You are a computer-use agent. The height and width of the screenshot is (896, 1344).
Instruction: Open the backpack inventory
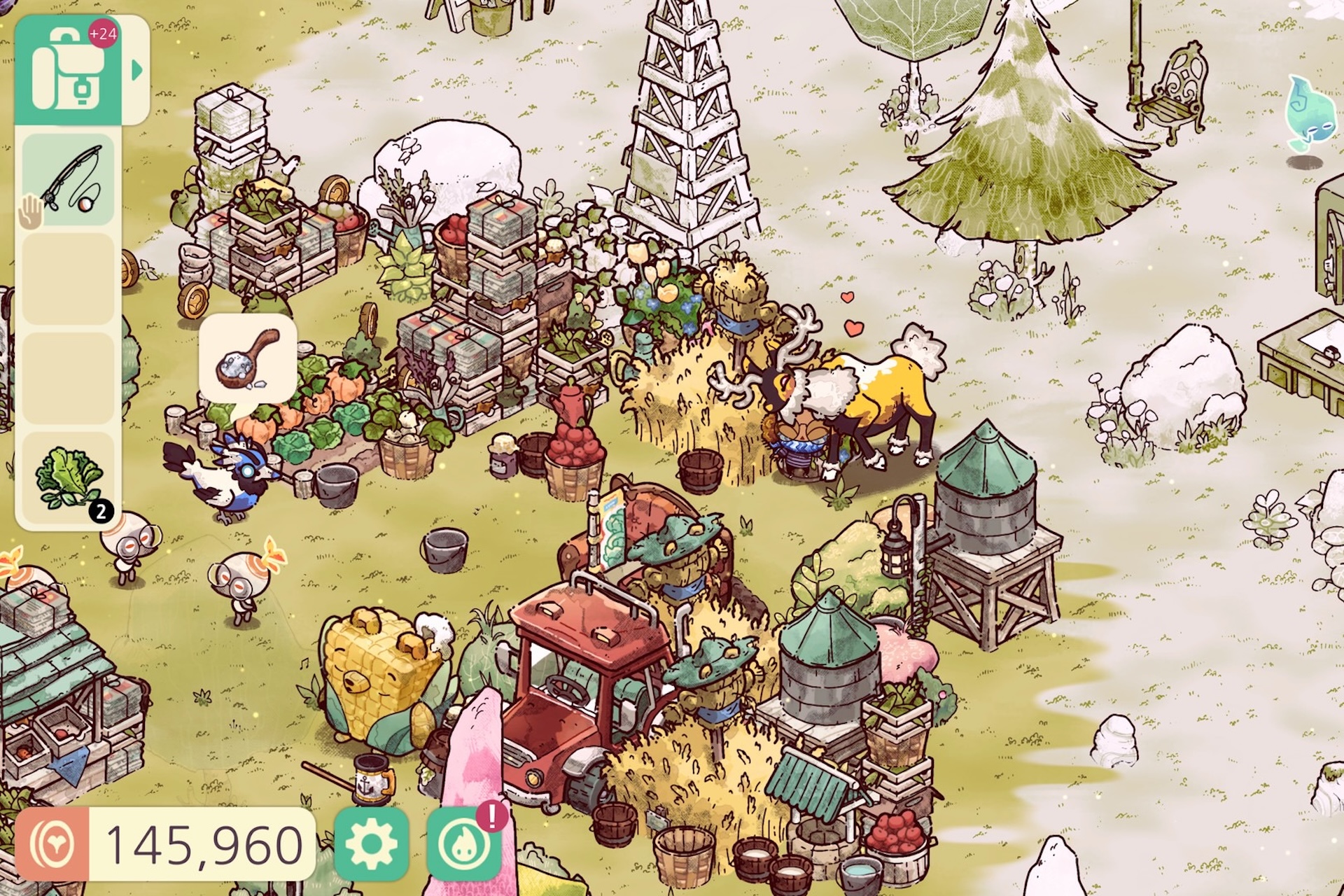coord(68,71)
